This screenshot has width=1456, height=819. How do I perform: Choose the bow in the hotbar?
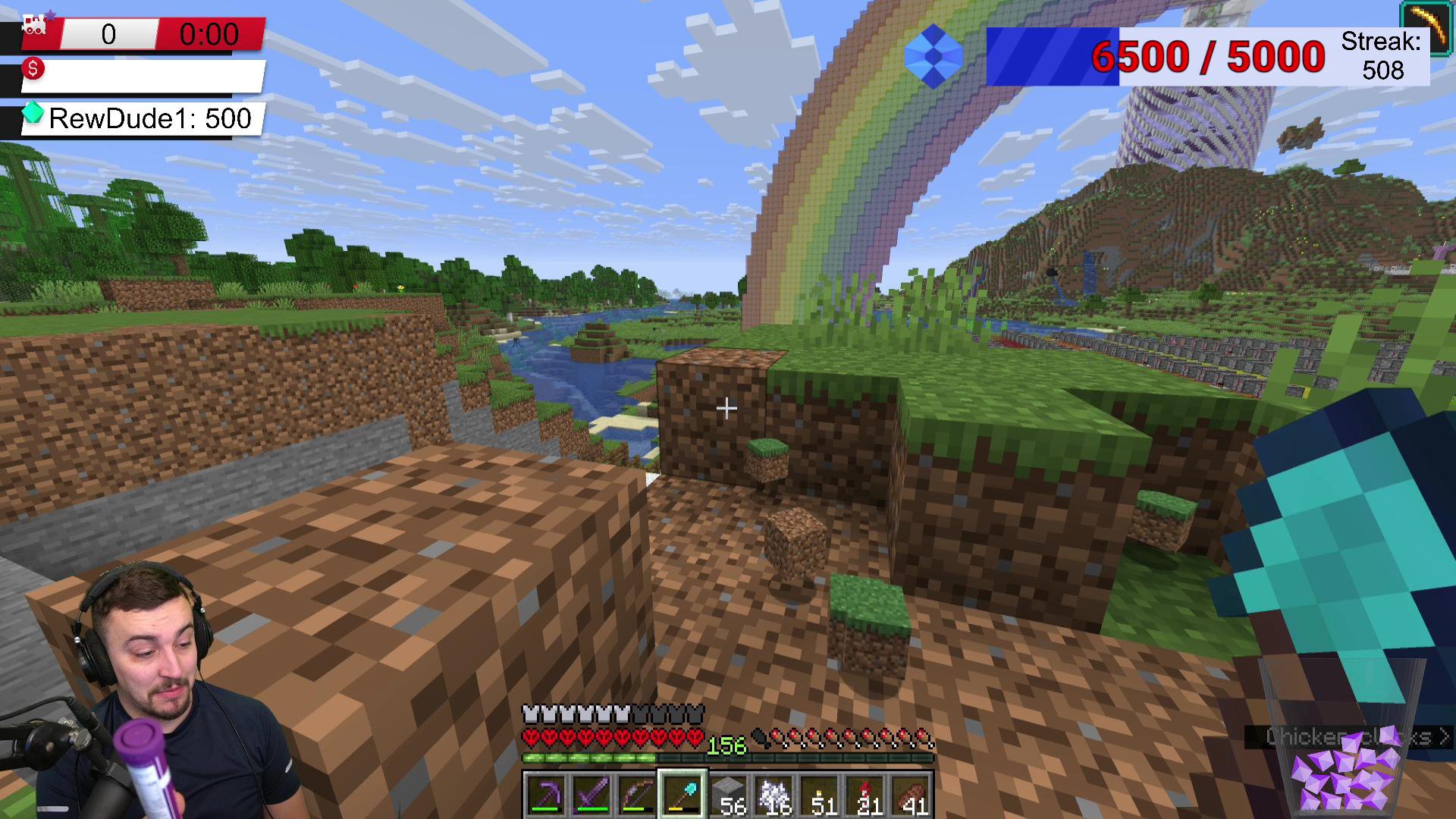tap(637, 795)
